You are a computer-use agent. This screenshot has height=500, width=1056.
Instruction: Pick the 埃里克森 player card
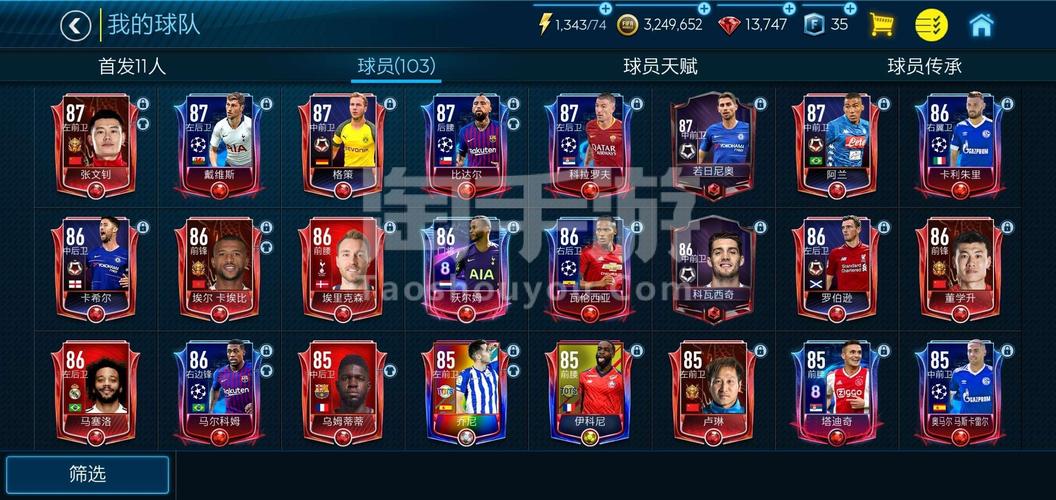click(343, 267)
